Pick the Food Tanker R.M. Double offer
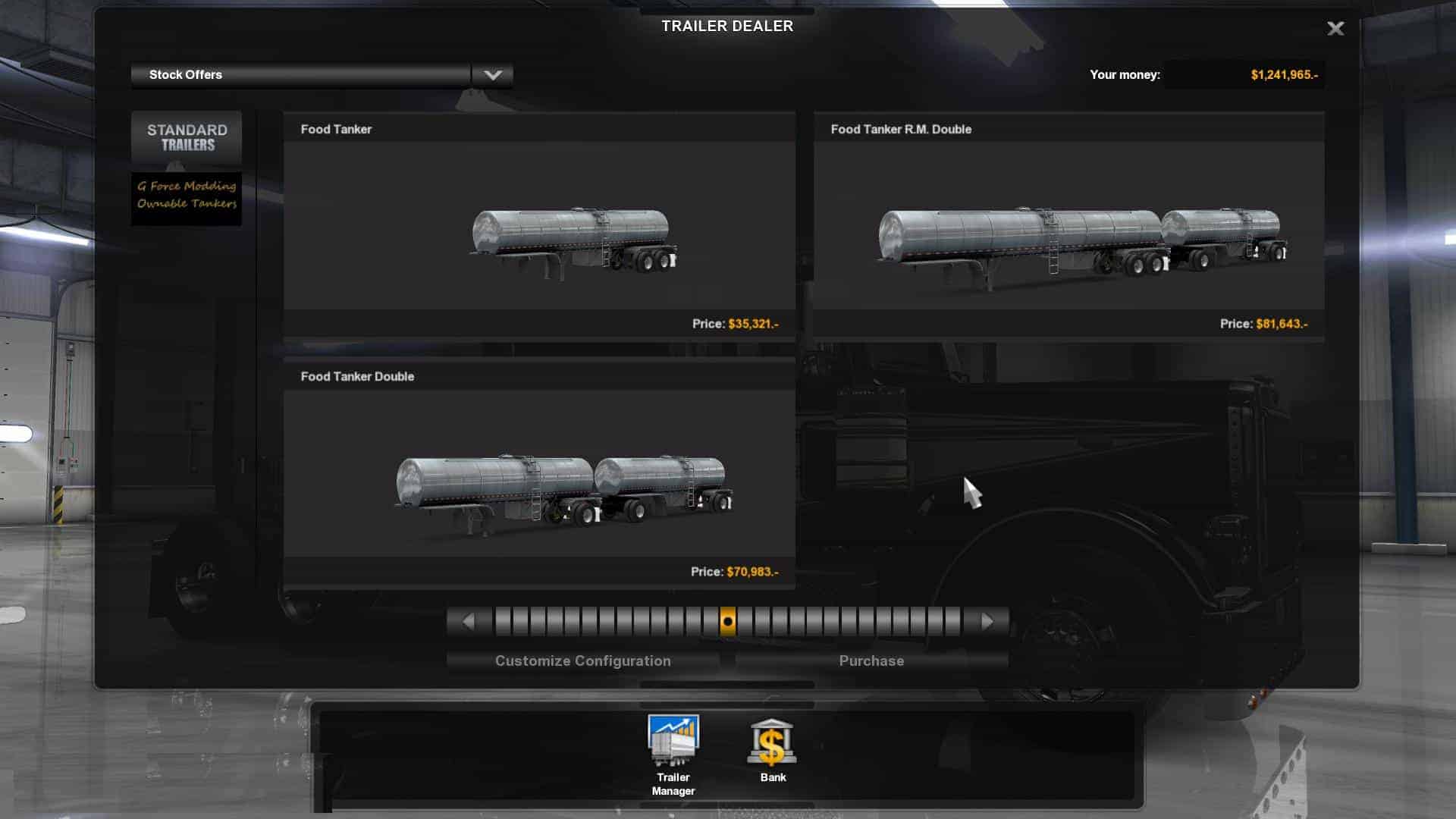 (1068, 225)
